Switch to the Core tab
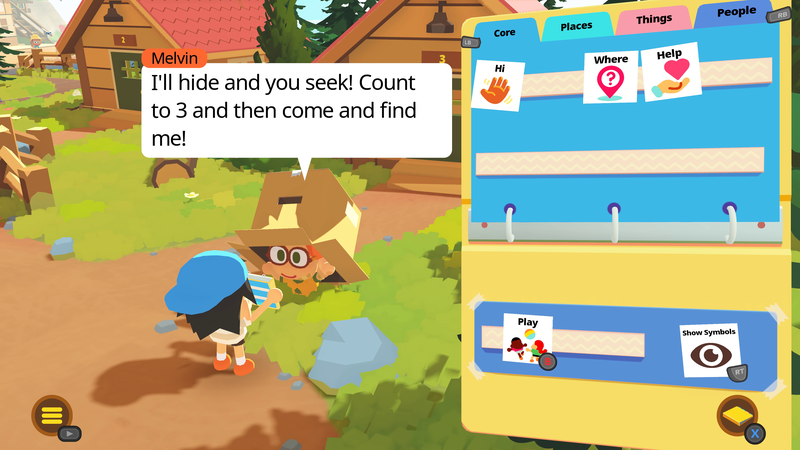Image resolution: width=800 pixels, height=450 pixels. pyautogui.click(x=504, y=33)
